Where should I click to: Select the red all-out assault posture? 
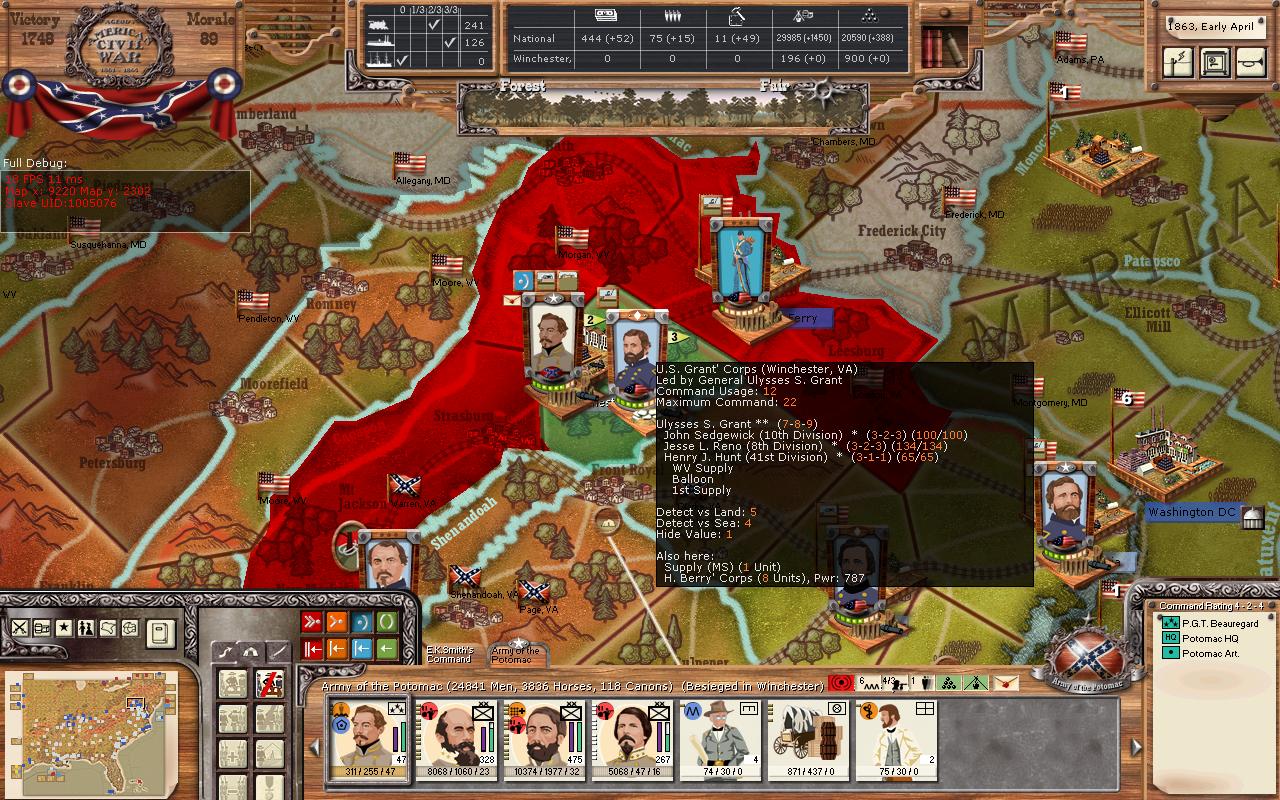(x=311, y=623)
